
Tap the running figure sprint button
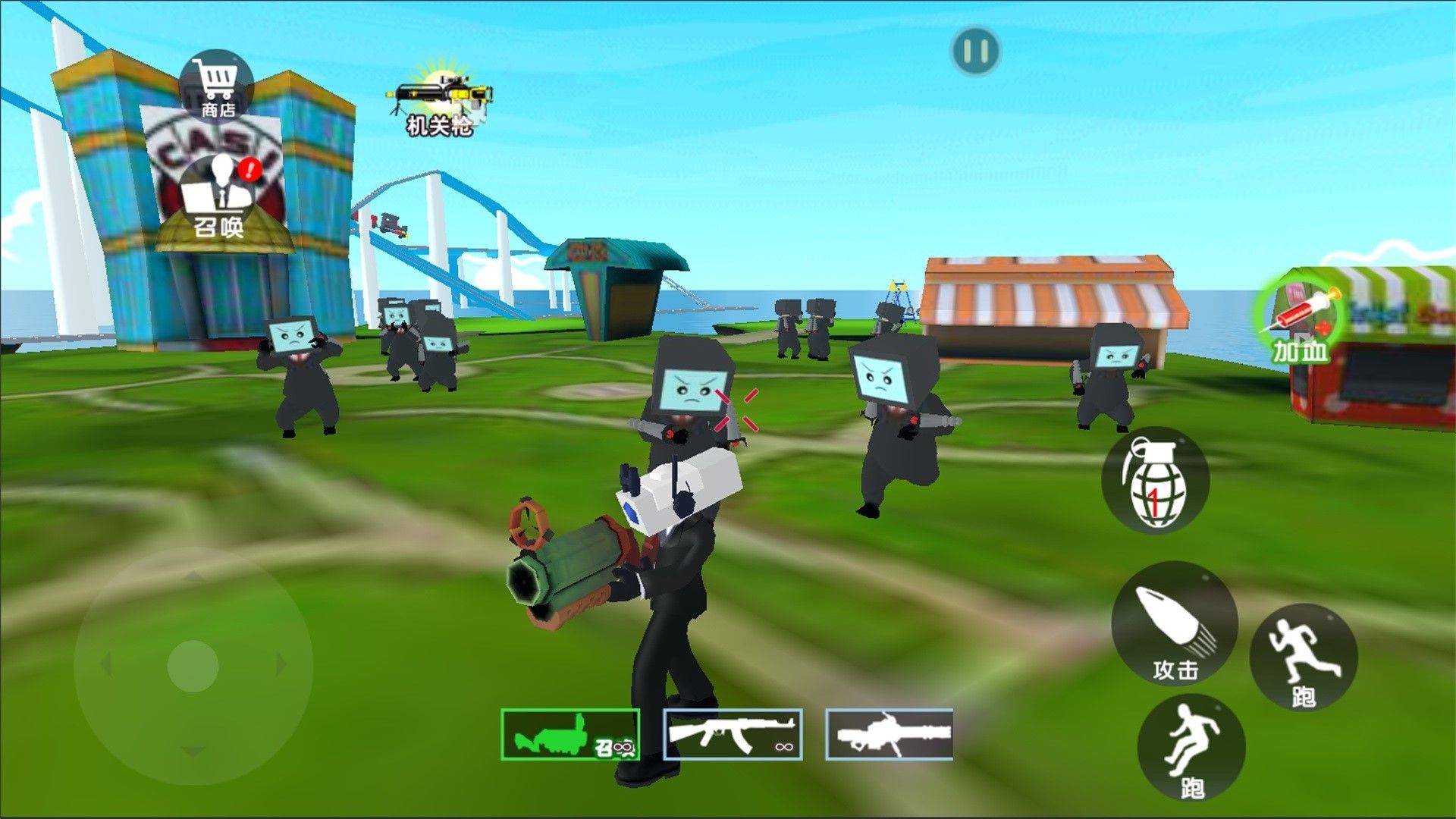click(1303, 657)
